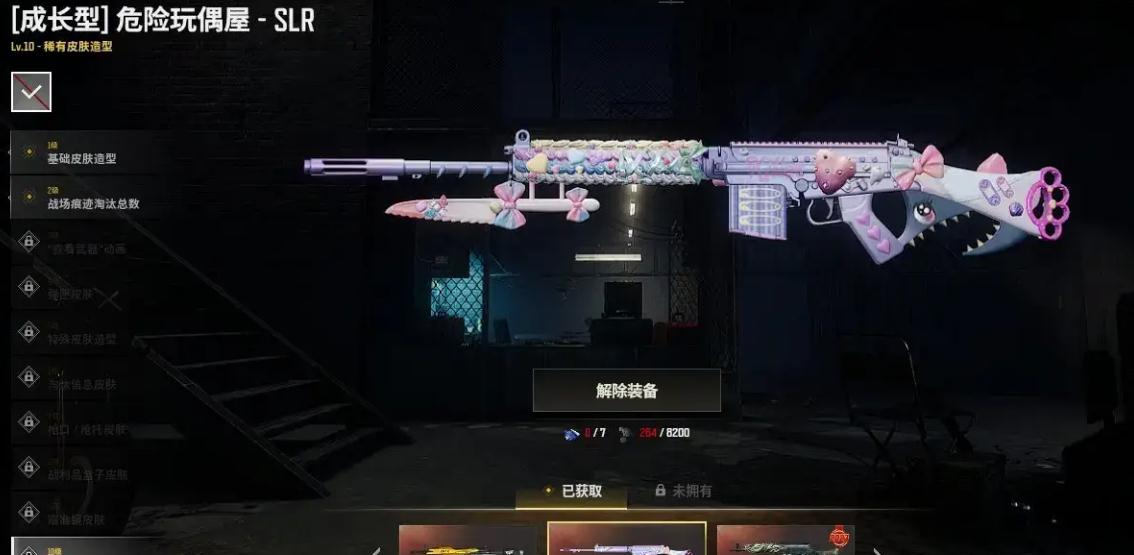This screenshot has width=1134, height=555.
Task: Pick the pink doll-house SLR skin thumbnail
Action: coord(626,540)
